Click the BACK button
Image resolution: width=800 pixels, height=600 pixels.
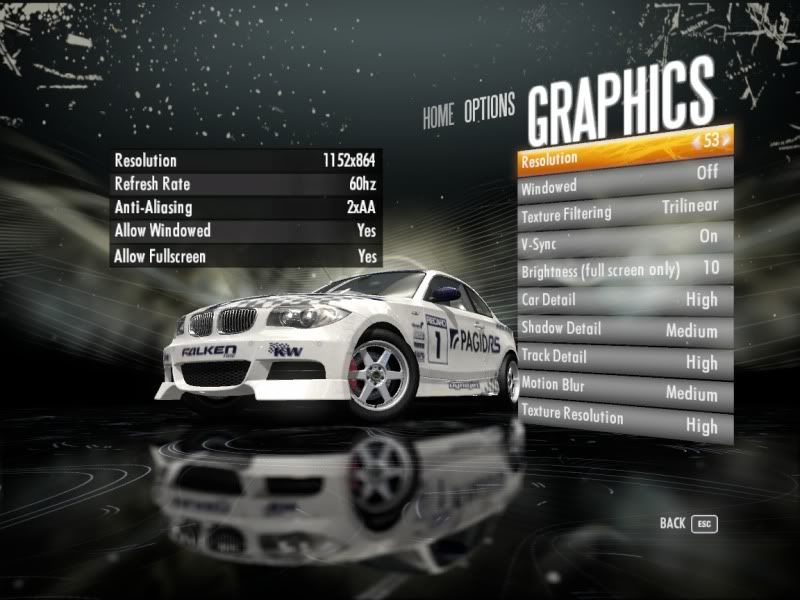(x=688, y=523)
